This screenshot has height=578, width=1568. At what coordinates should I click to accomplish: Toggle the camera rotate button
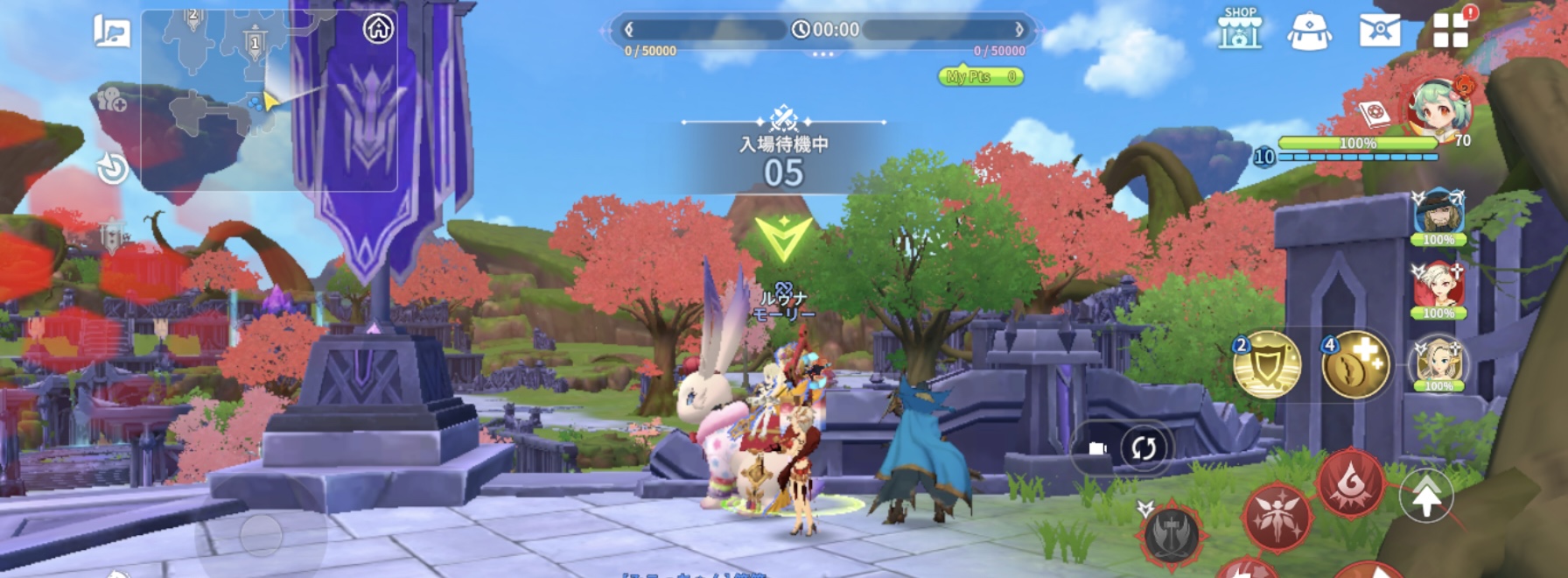click(1143, 448)
